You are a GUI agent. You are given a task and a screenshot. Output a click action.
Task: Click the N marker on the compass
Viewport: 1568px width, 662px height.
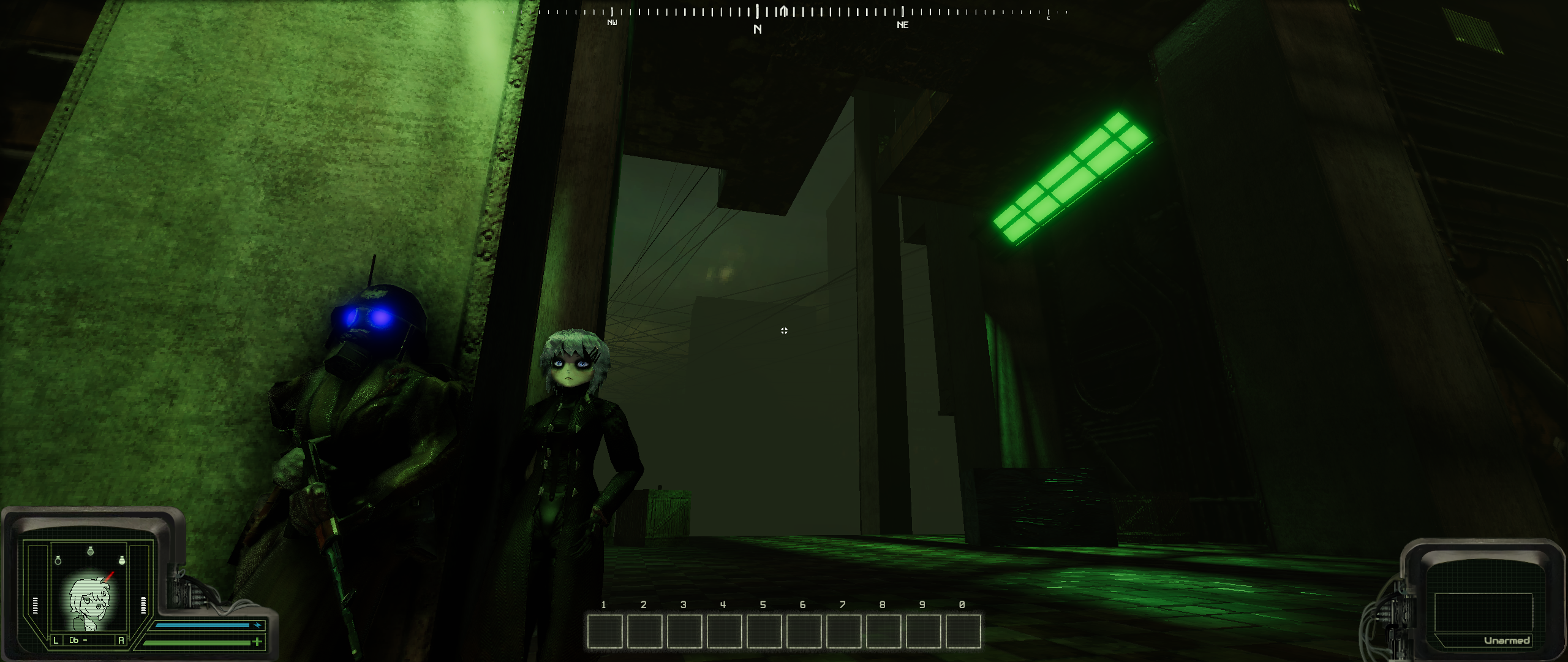(758, 29)
